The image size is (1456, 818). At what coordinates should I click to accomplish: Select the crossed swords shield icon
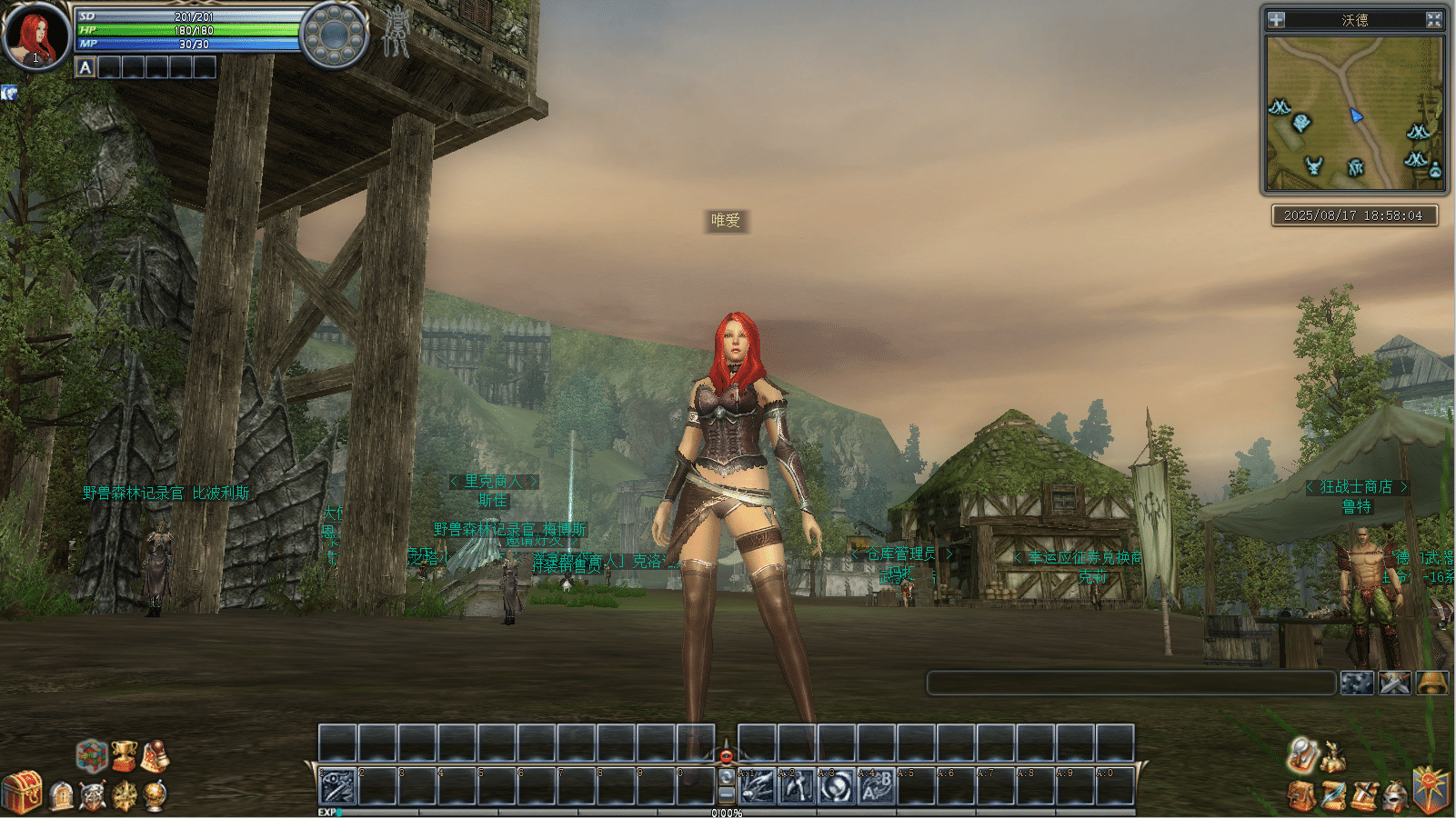coord(92,796)
